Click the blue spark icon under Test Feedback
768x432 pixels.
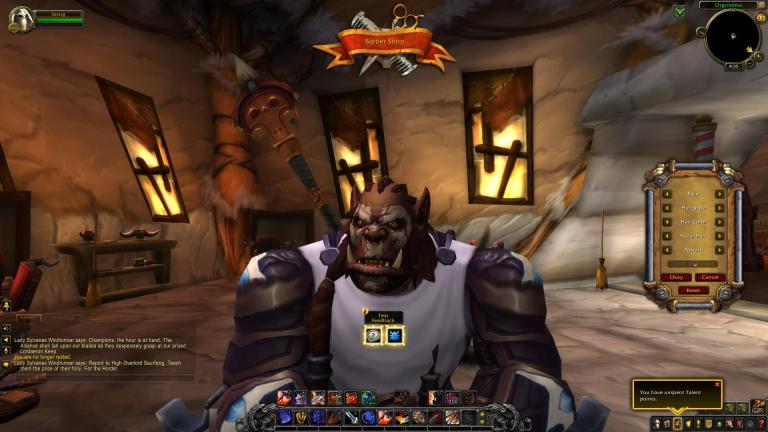(394, 336)
